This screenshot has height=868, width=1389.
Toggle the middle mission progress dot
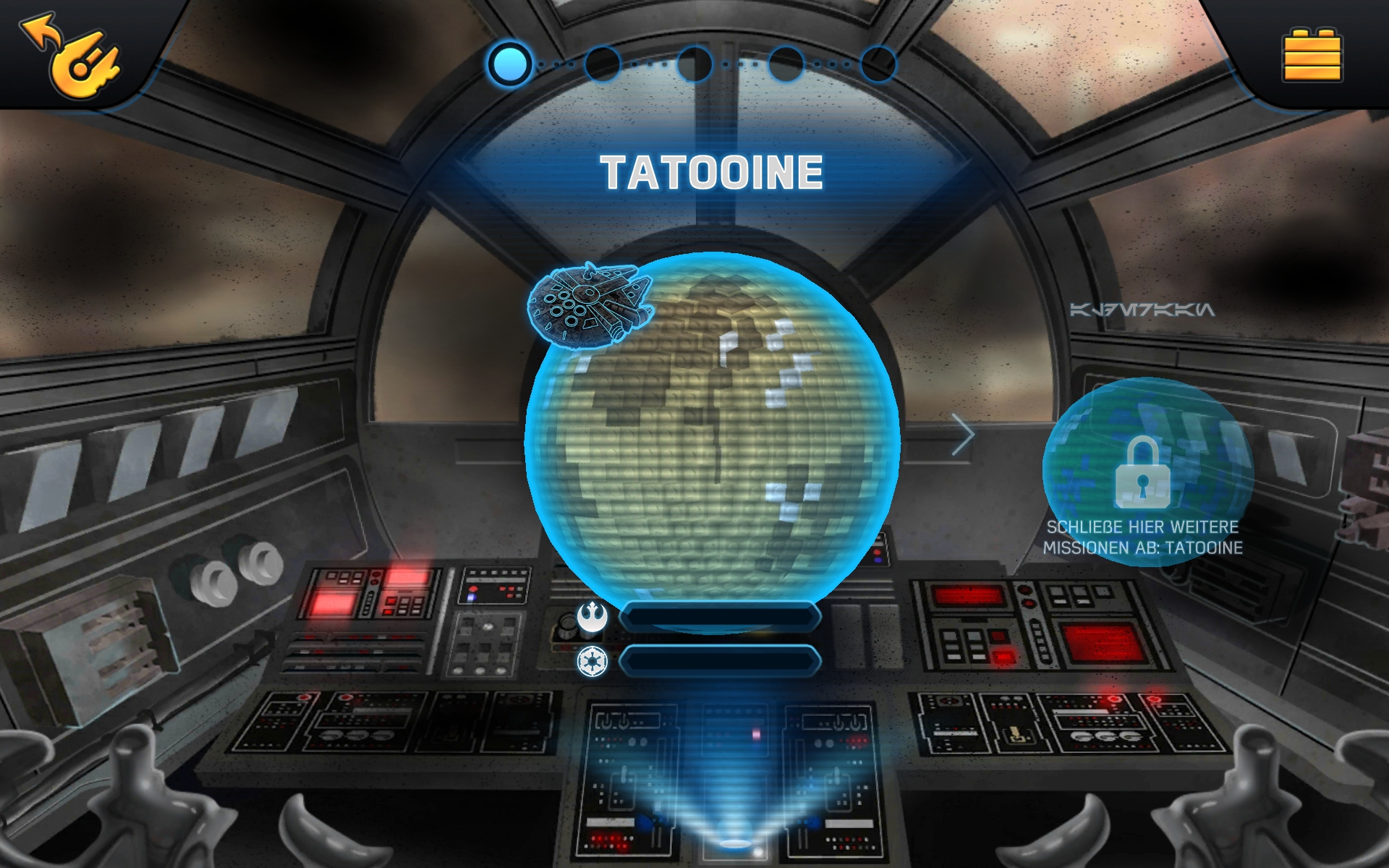(x=696, y=64)
